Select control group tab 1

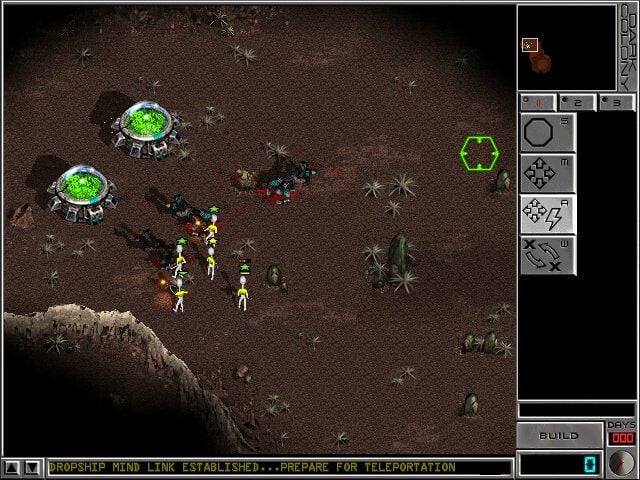[538, 102]
